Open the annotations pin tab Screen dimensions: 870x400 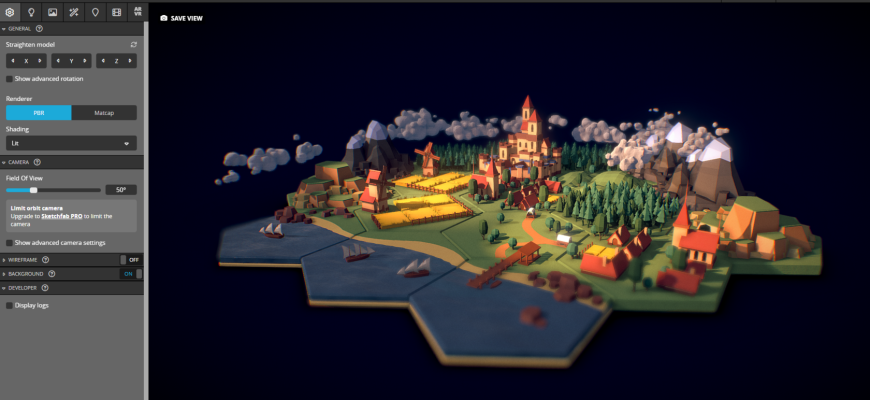95,12
